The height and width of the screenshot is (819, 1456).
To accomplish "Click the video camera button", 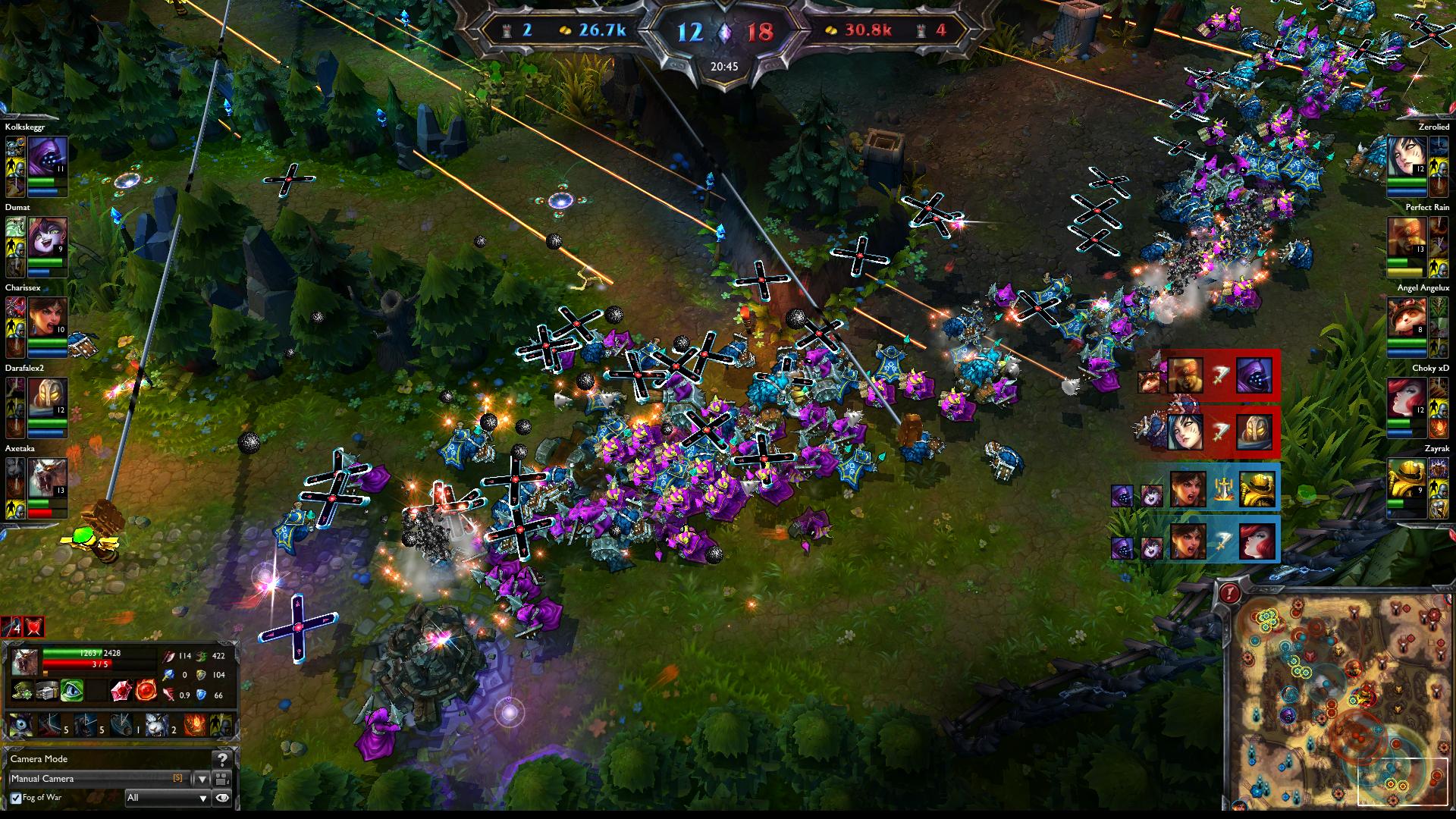I will [222, 779].
